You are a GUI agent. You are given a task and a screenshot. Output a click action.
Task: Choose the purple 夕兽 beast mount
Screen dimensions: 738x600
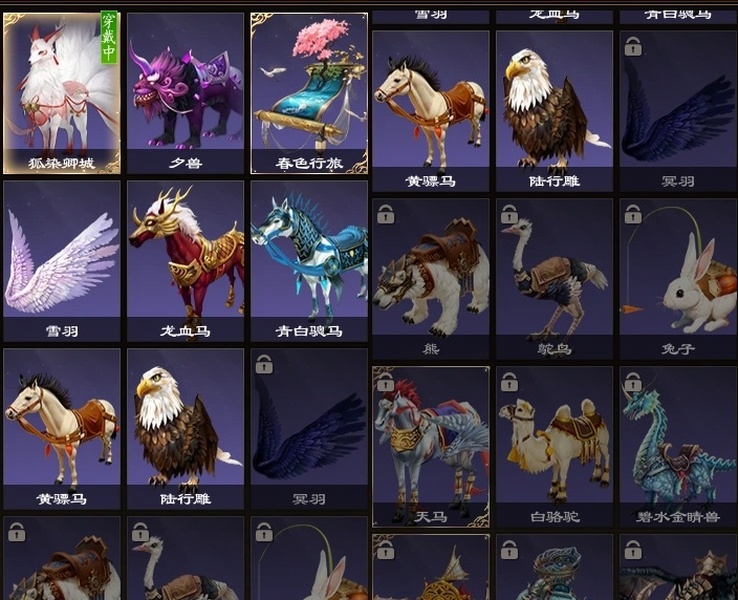(x=186, y=92)
